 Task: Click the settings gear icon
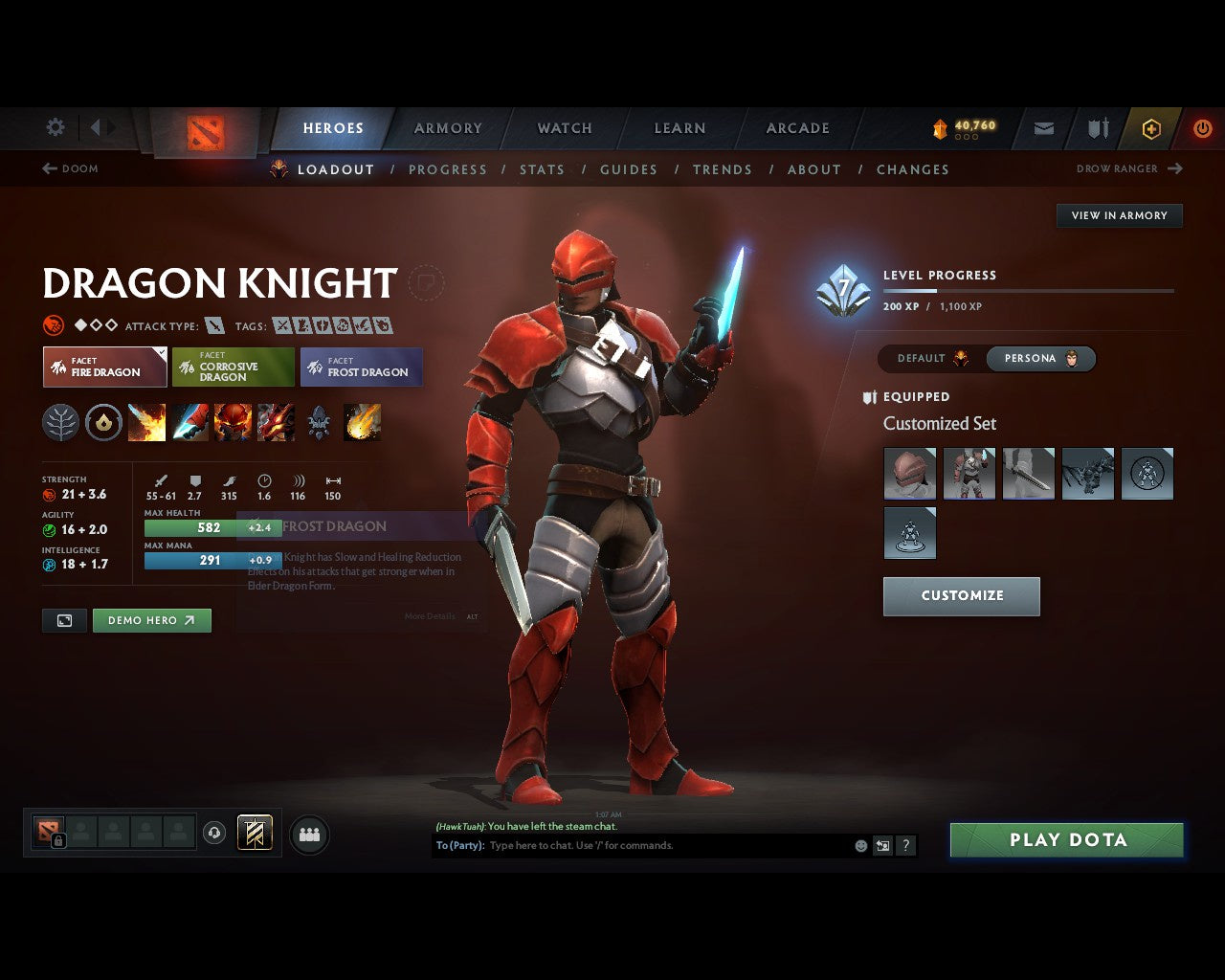point(55,127)
